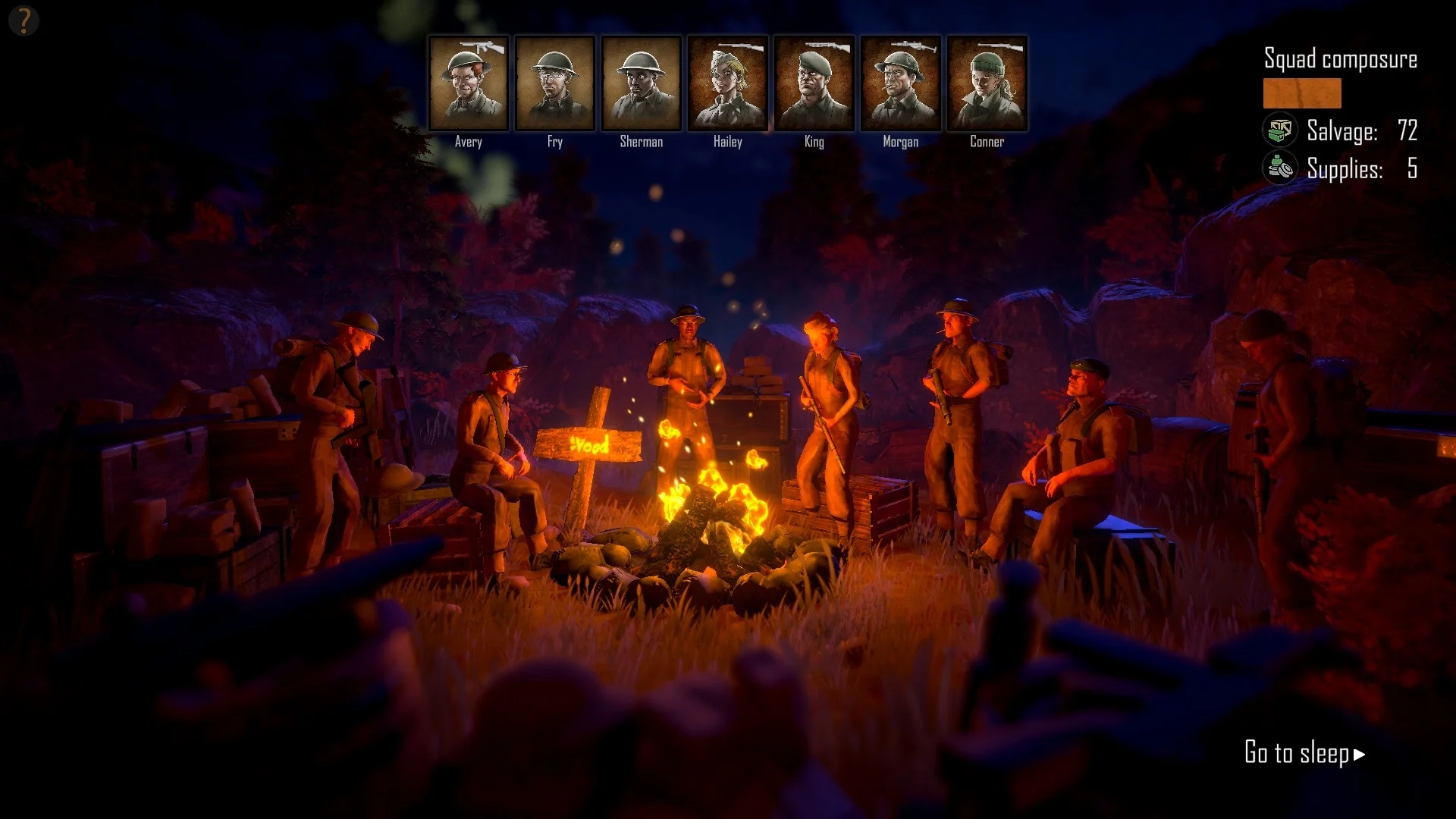Viewport: 1456px width, 819px height.
Task: Choose Fry's portrait card
Action: click(554, 83)
